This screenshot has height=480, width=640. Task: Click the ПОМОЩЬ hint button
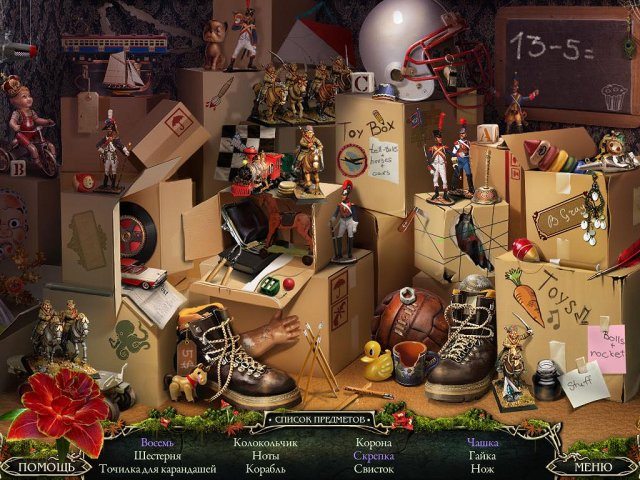[47, 466]
